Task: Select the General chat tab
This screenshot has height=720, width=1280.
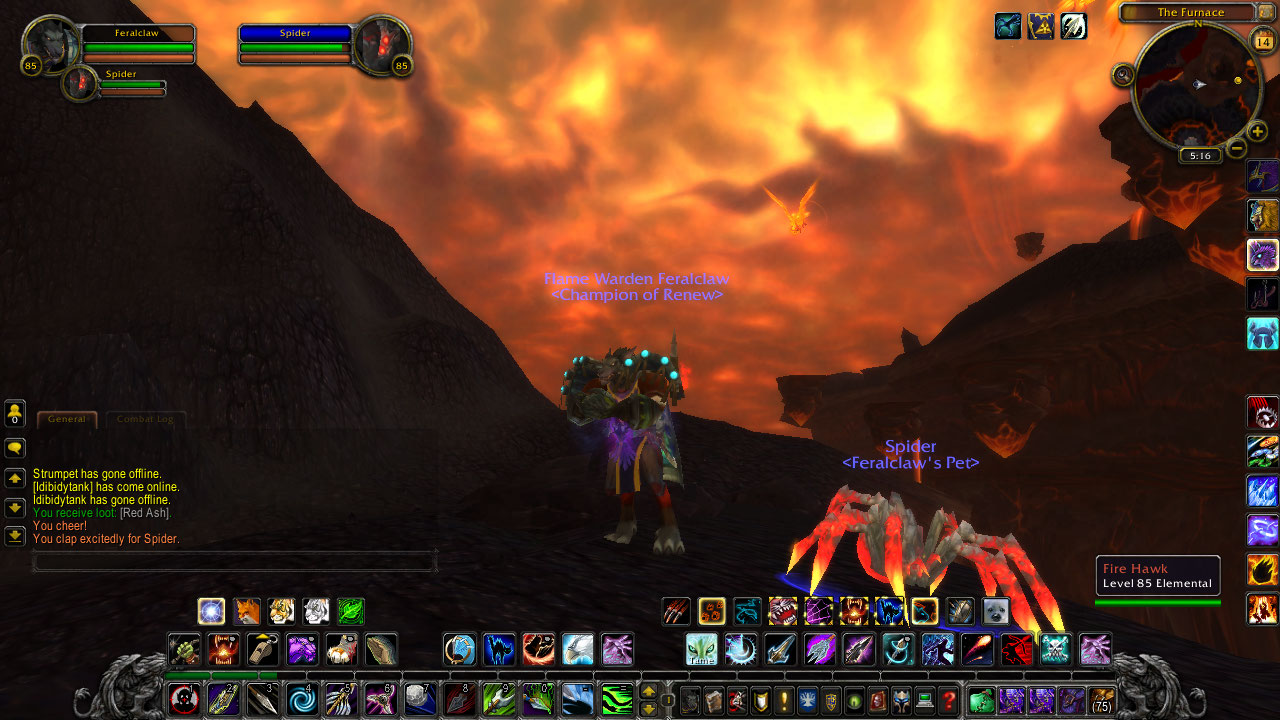Action: [66, 419]
